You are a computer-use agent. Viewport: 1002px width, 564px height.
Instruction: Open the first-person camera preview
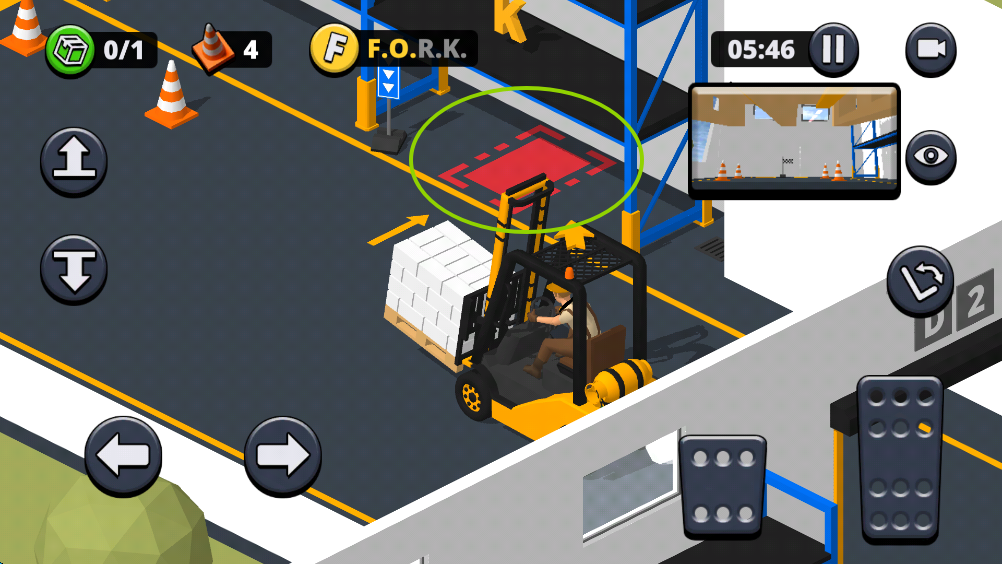(794, 141)
